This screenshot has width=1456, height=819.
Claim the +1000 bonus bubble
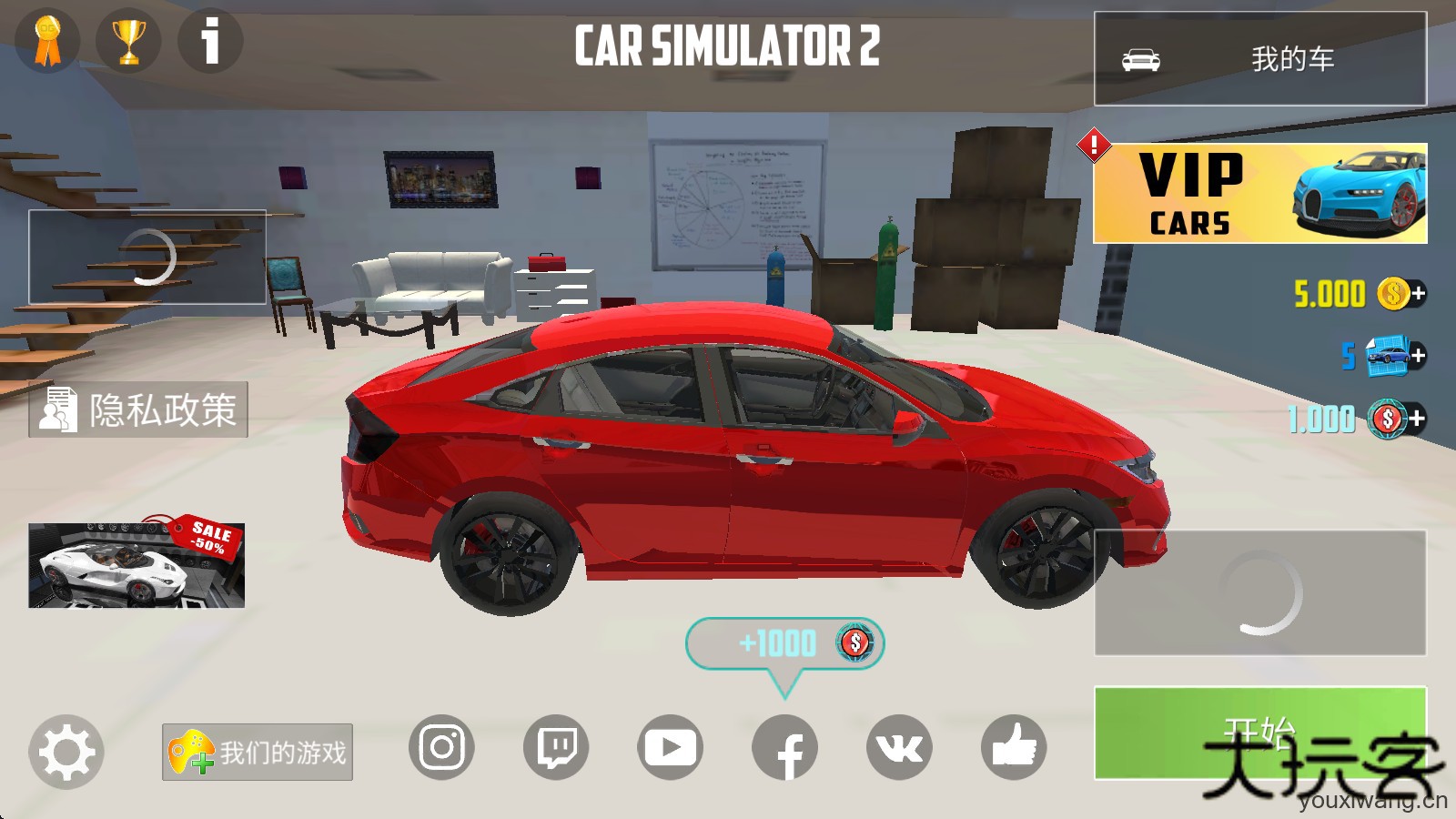[784, 644]
